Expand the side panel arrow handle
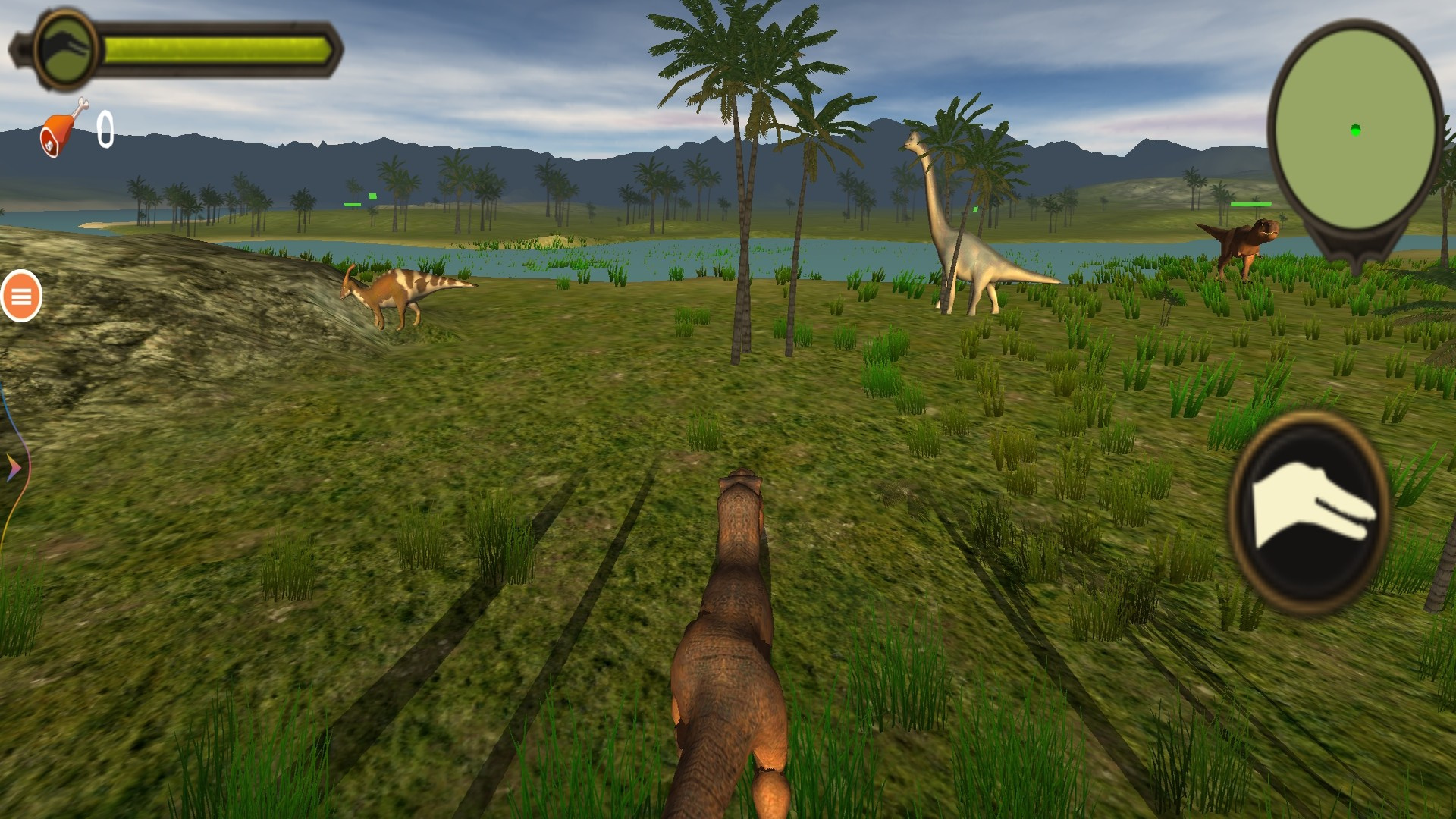1456x819 pixels. pos(13,468)
